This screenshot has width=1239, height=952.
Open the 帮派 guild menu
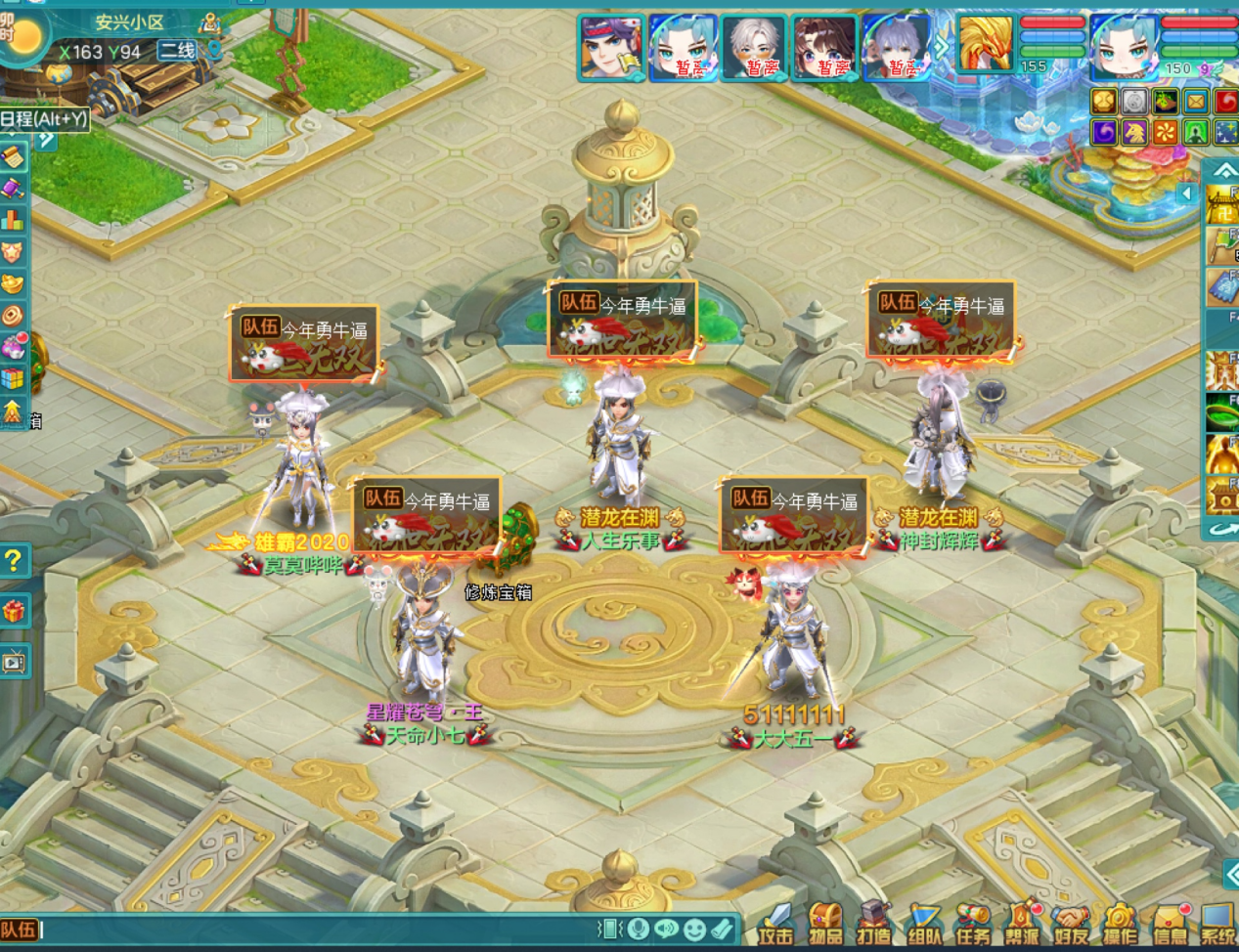(1022, 925)
